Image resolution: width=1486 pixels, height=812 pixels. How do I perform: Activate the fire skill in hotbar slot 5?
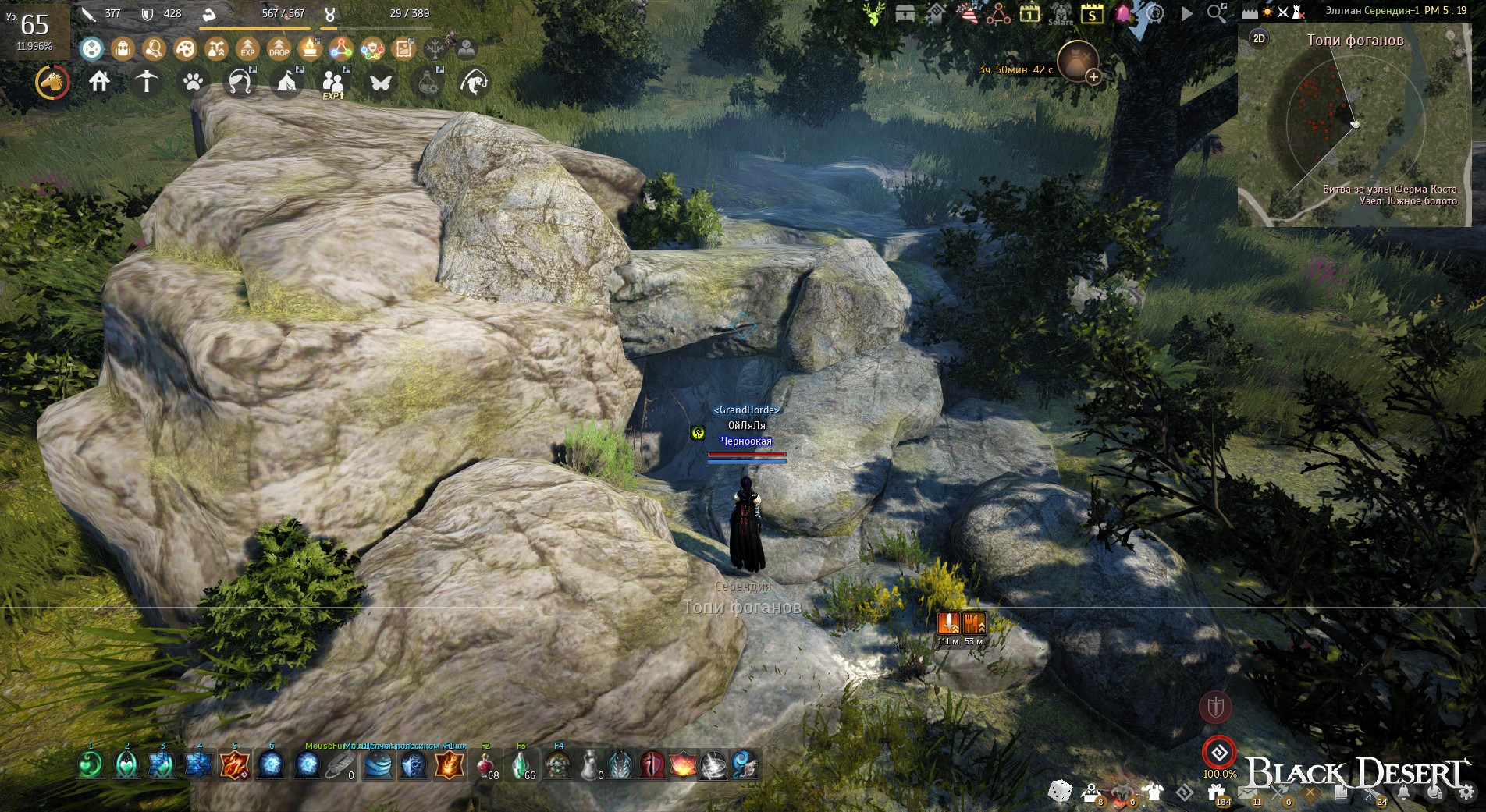[234, 765]
